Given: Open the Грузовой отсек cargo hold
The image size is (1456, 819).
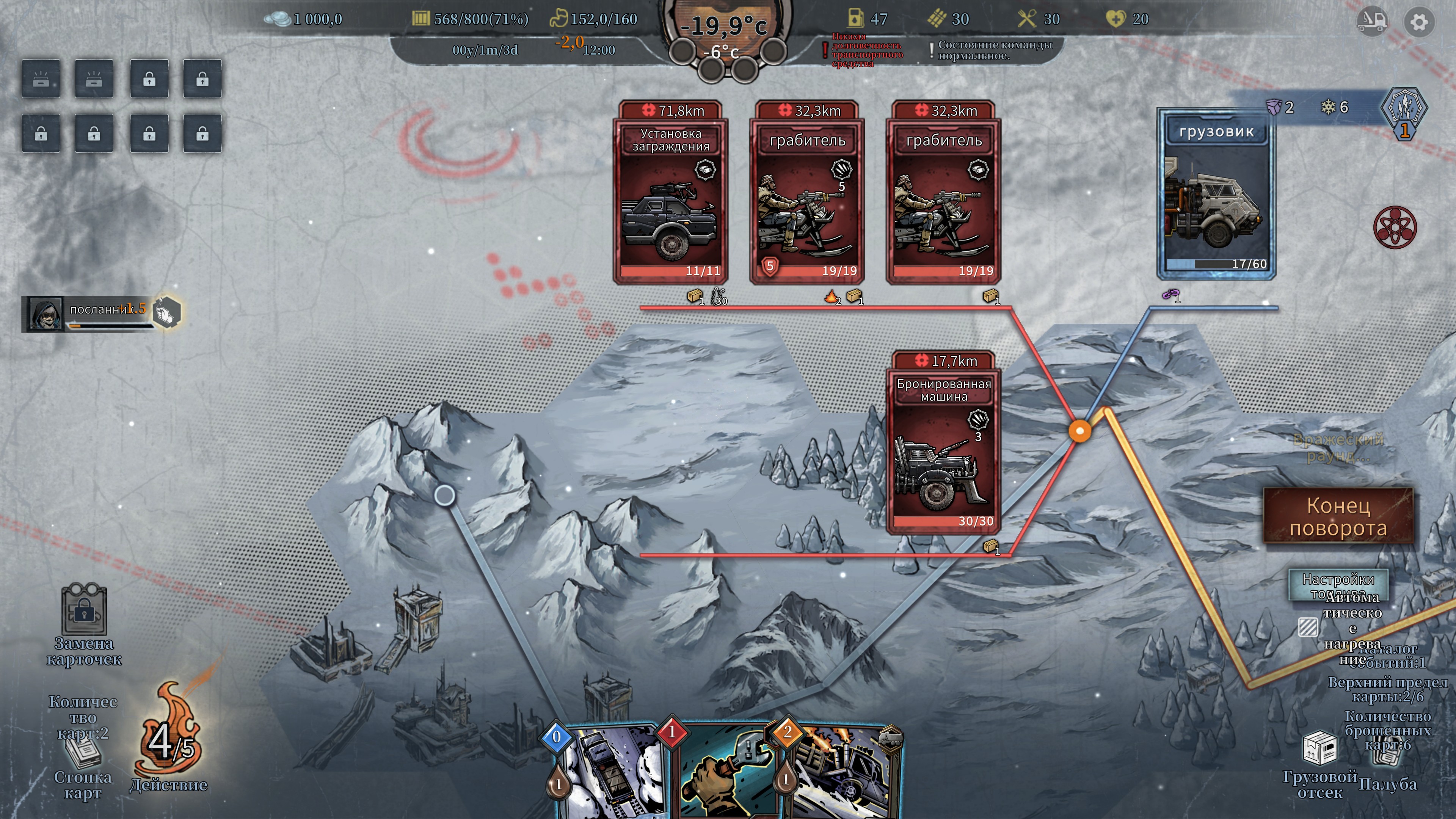Looking at the screenshot, I should tap(1319, 750).
